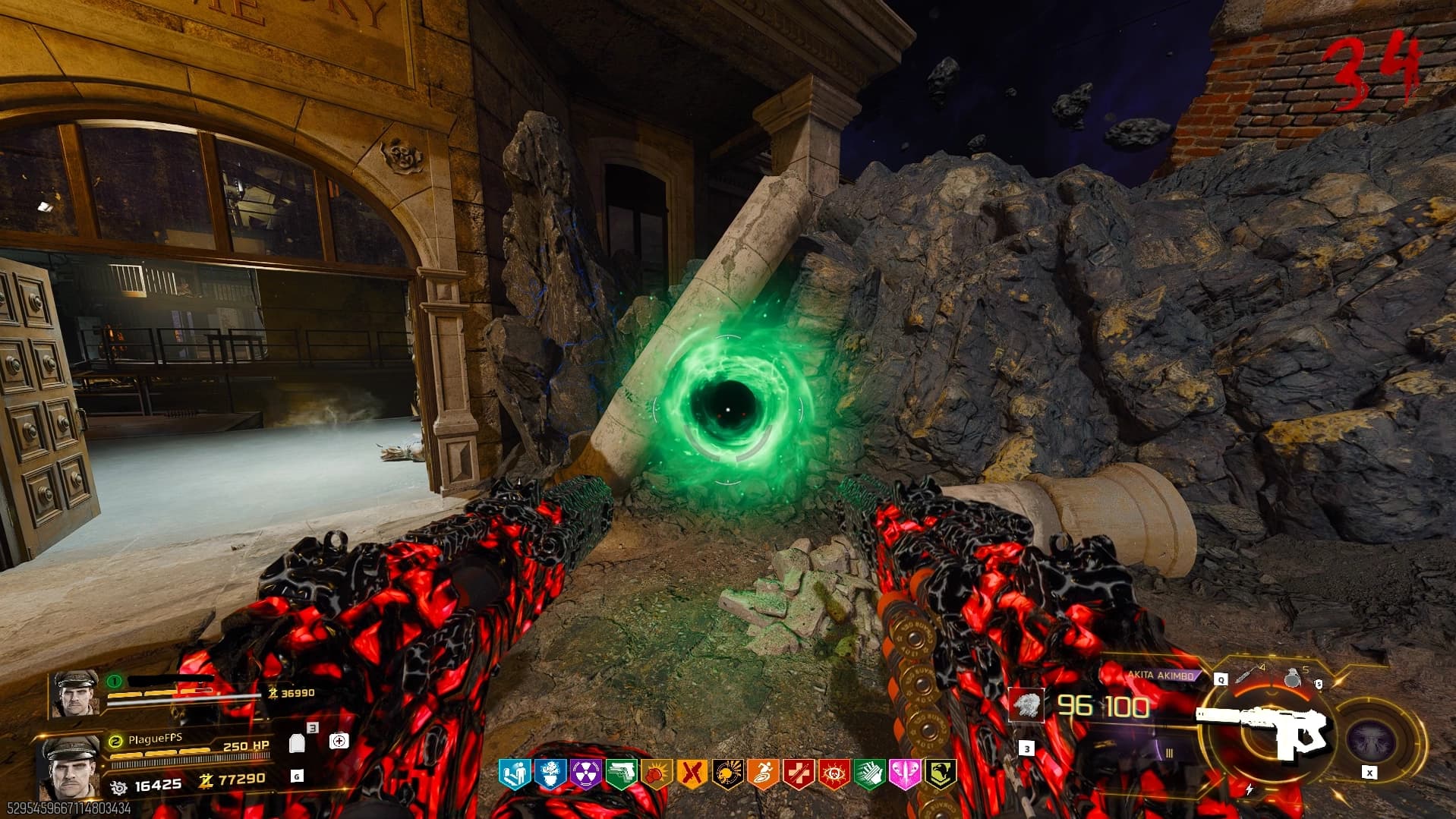The width and height of the screenshot is (1456, 819).
Task: Click the Elemental Pop perk icon
Action: [x=550, y=773]
